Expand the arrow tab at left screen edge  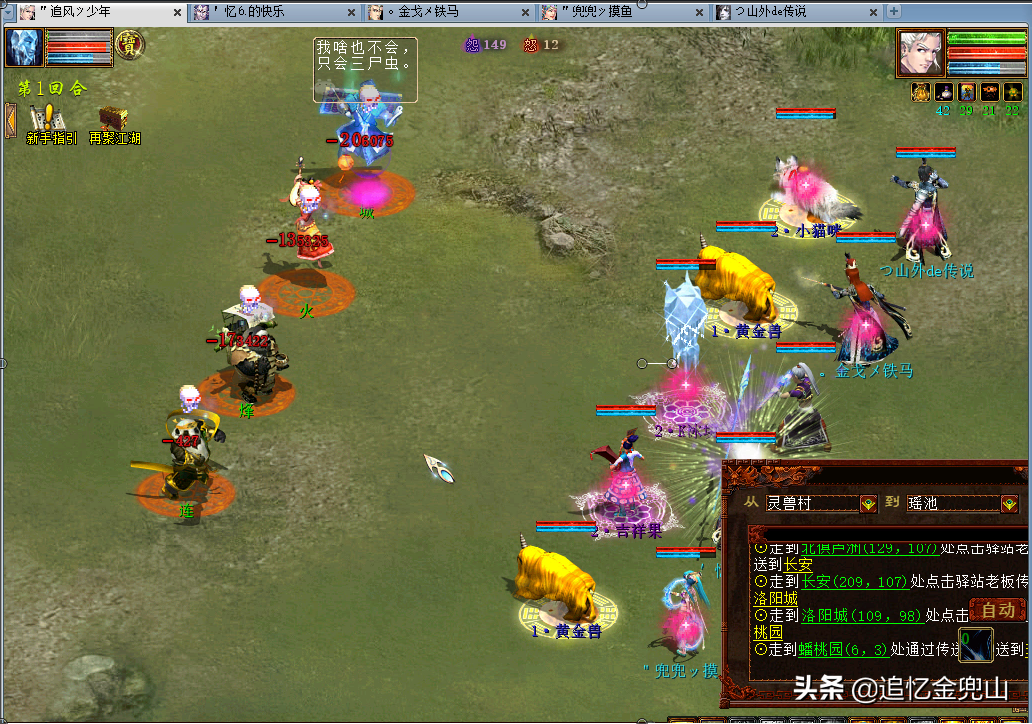pyautogui.click(x=10, y=120)
